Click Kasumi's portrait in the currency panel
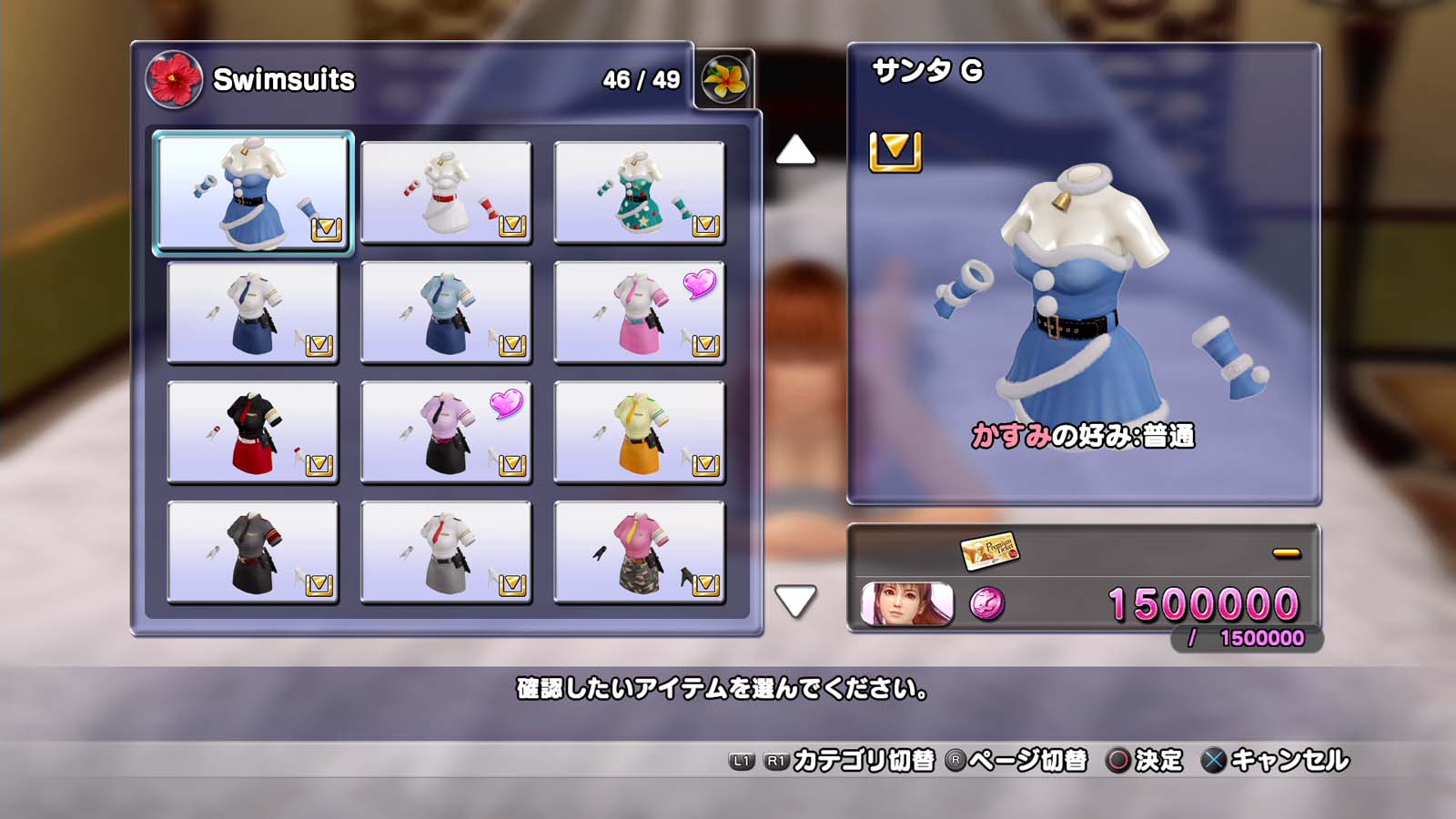 906,603
